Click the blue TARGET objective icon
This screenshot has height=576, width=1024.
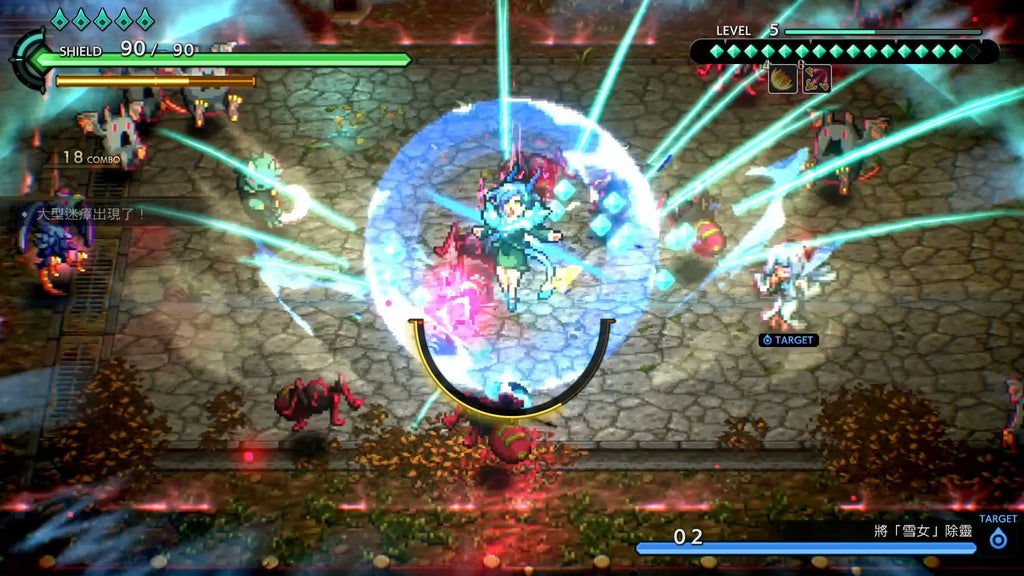tap(997, 539)
